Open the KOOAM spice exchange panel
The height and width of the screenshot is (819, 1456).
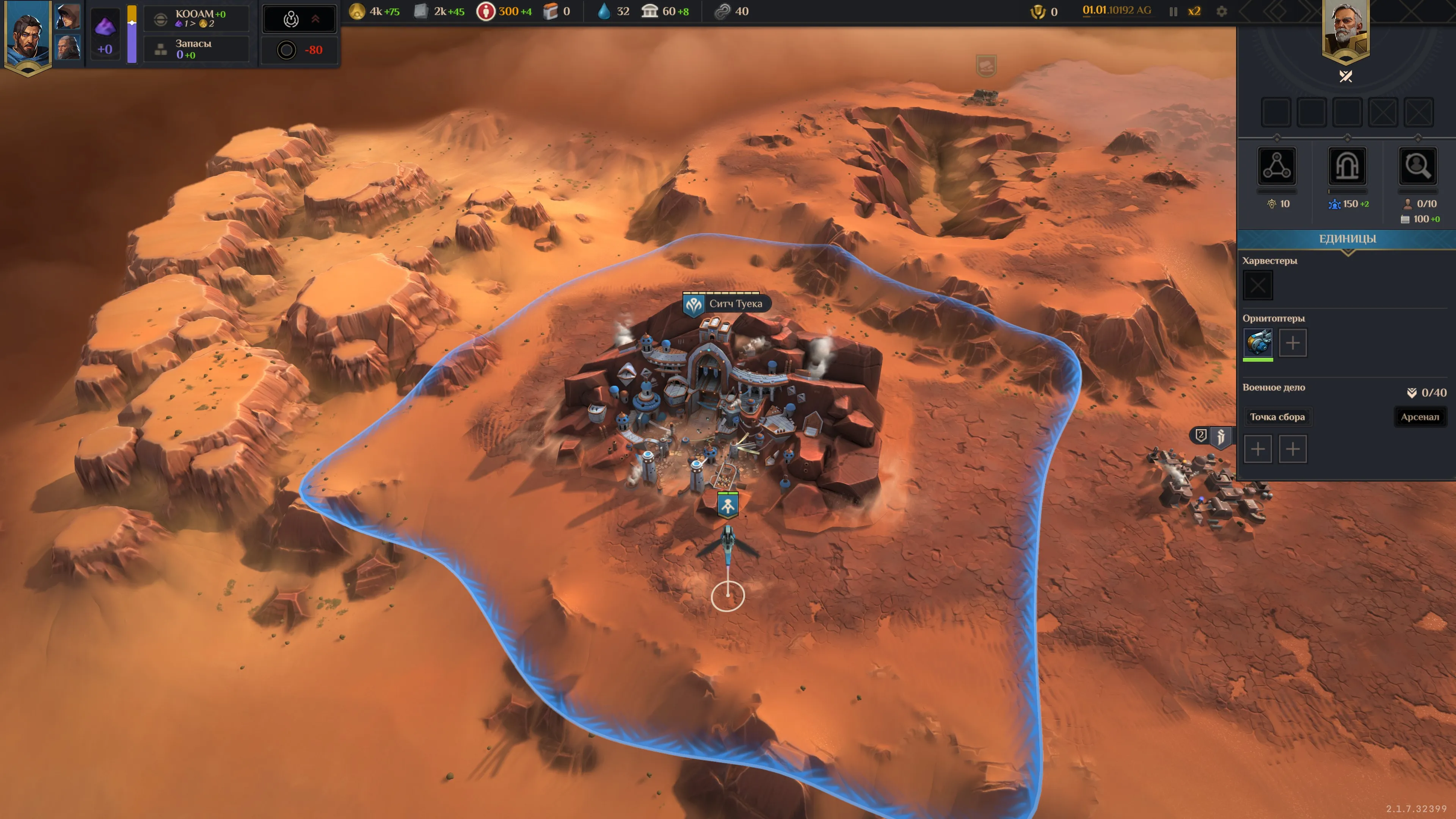click(196, 18)
